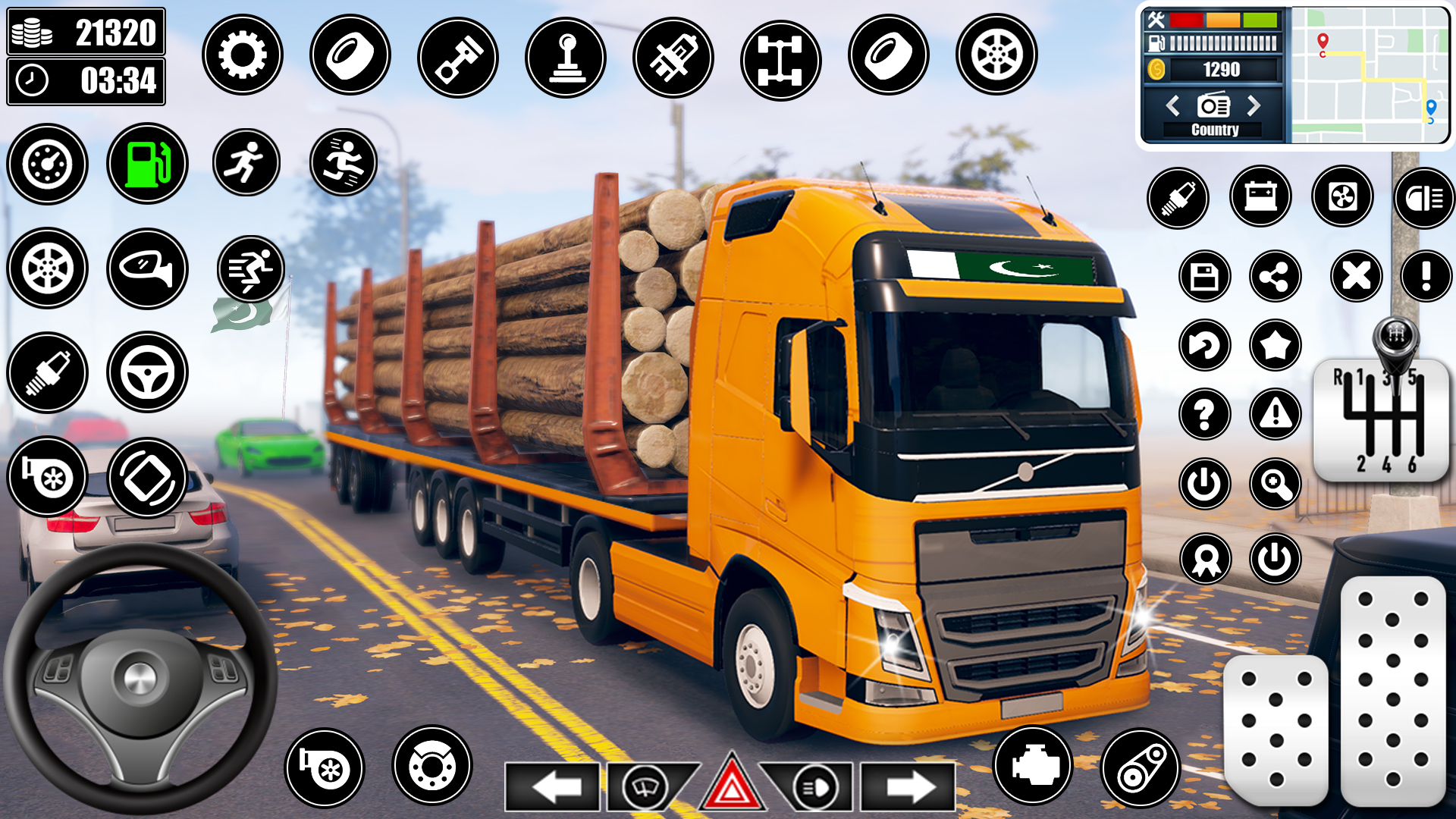Open the settings gear icon
The image size is (1456, 819).
point(243,55)
